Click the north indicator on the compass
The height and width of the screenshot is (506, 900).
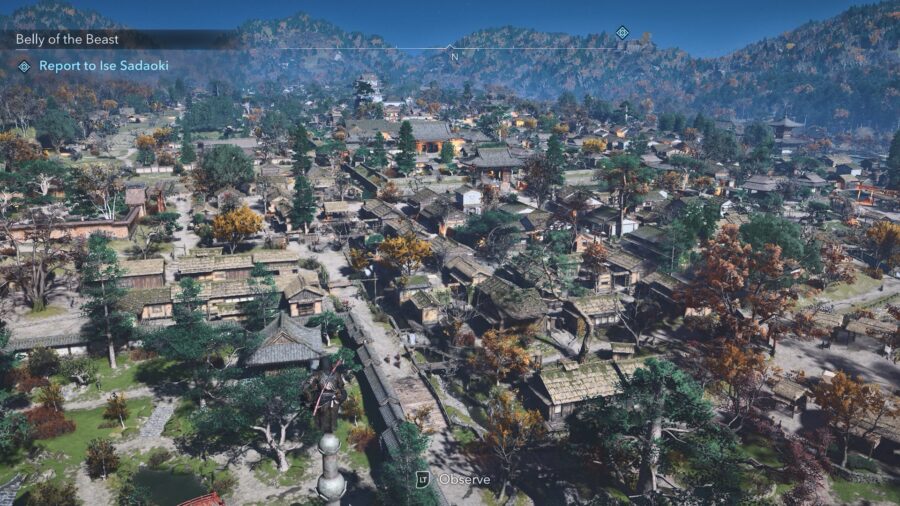click(454, 55)
